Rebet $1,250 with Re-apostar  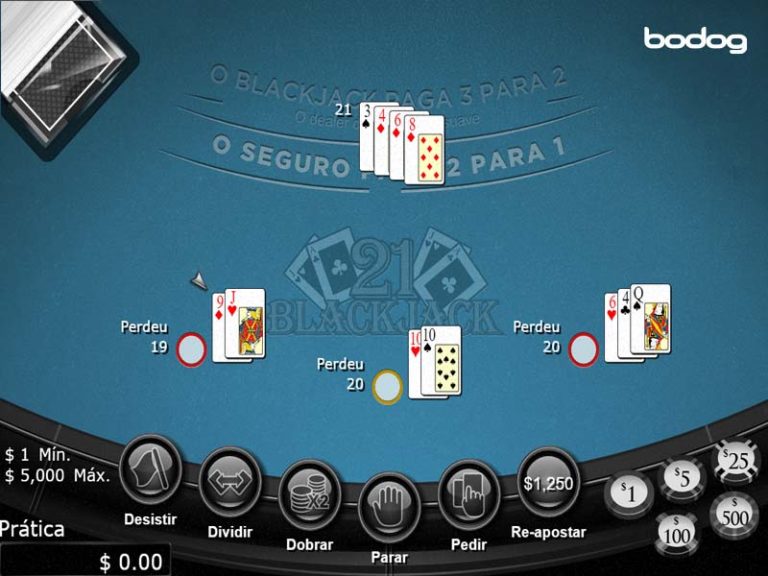click(548, 481)
